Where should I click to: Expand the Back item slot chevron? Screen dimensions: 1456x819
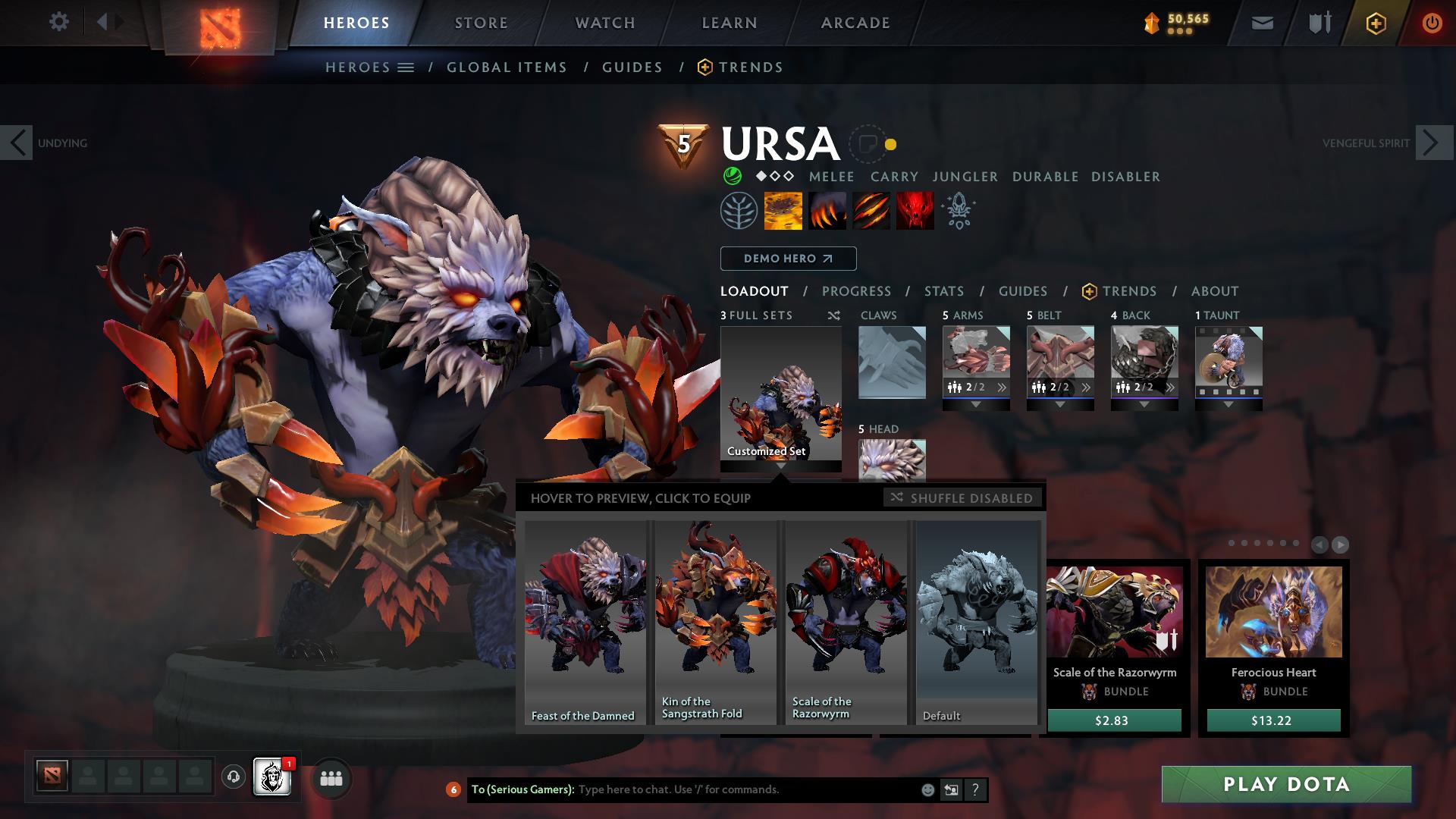1172,388
